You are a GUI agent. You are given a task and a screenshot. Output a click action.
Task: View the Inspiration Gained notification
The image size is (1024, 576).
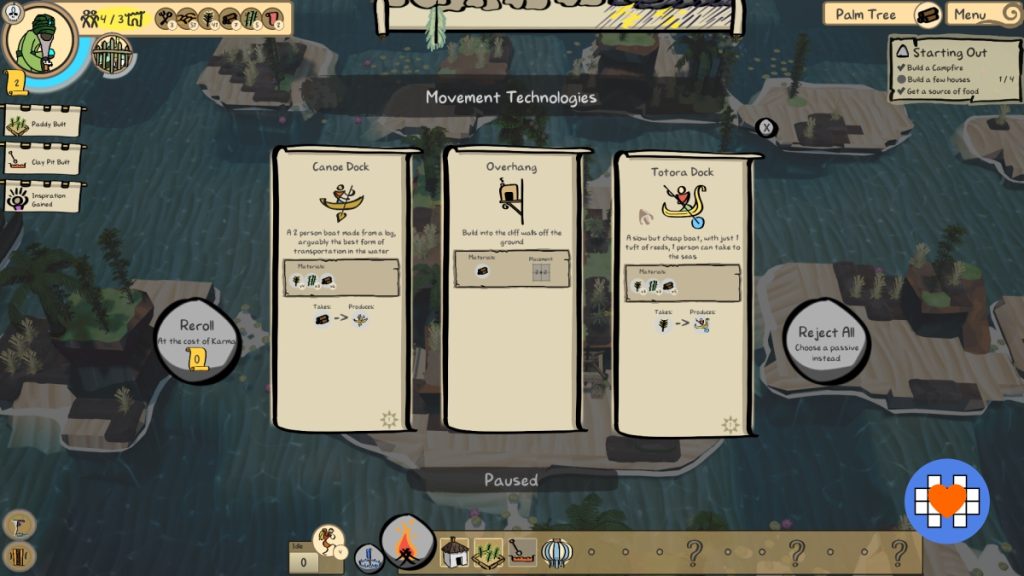[x=43, y=196]
